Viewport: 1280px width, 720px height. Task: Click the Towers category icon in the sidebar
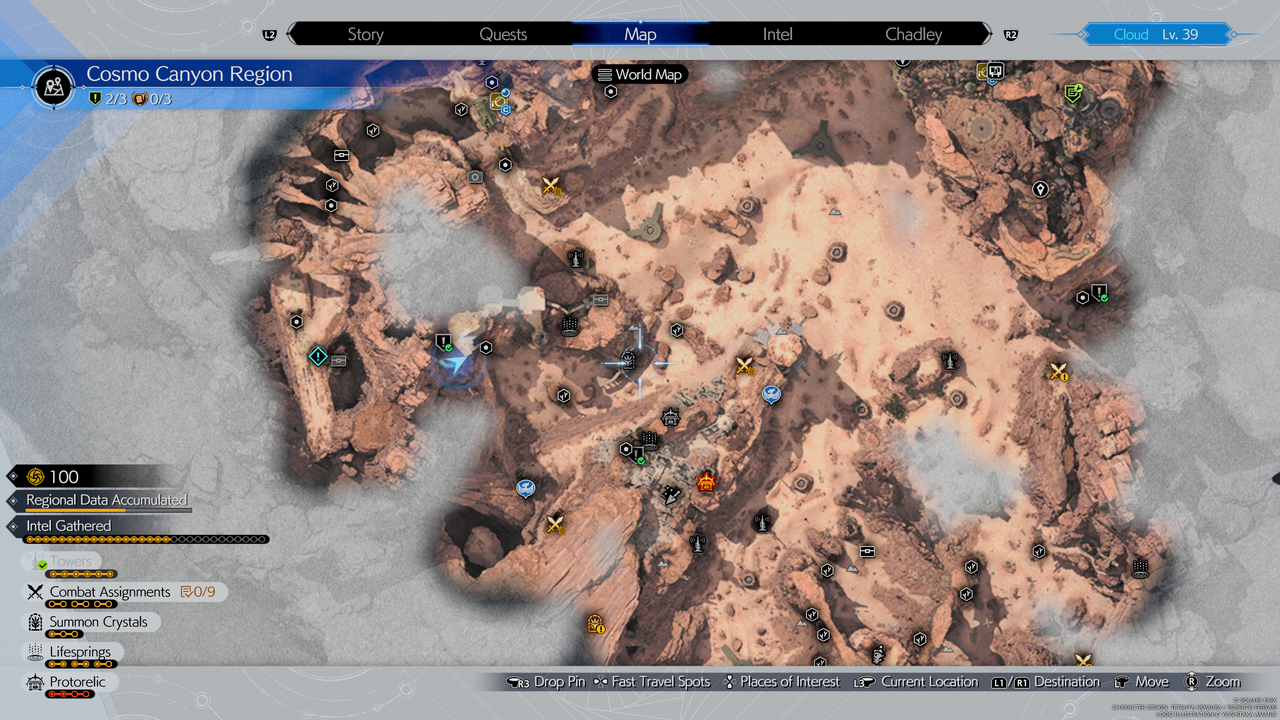click(x=36, y=560)
